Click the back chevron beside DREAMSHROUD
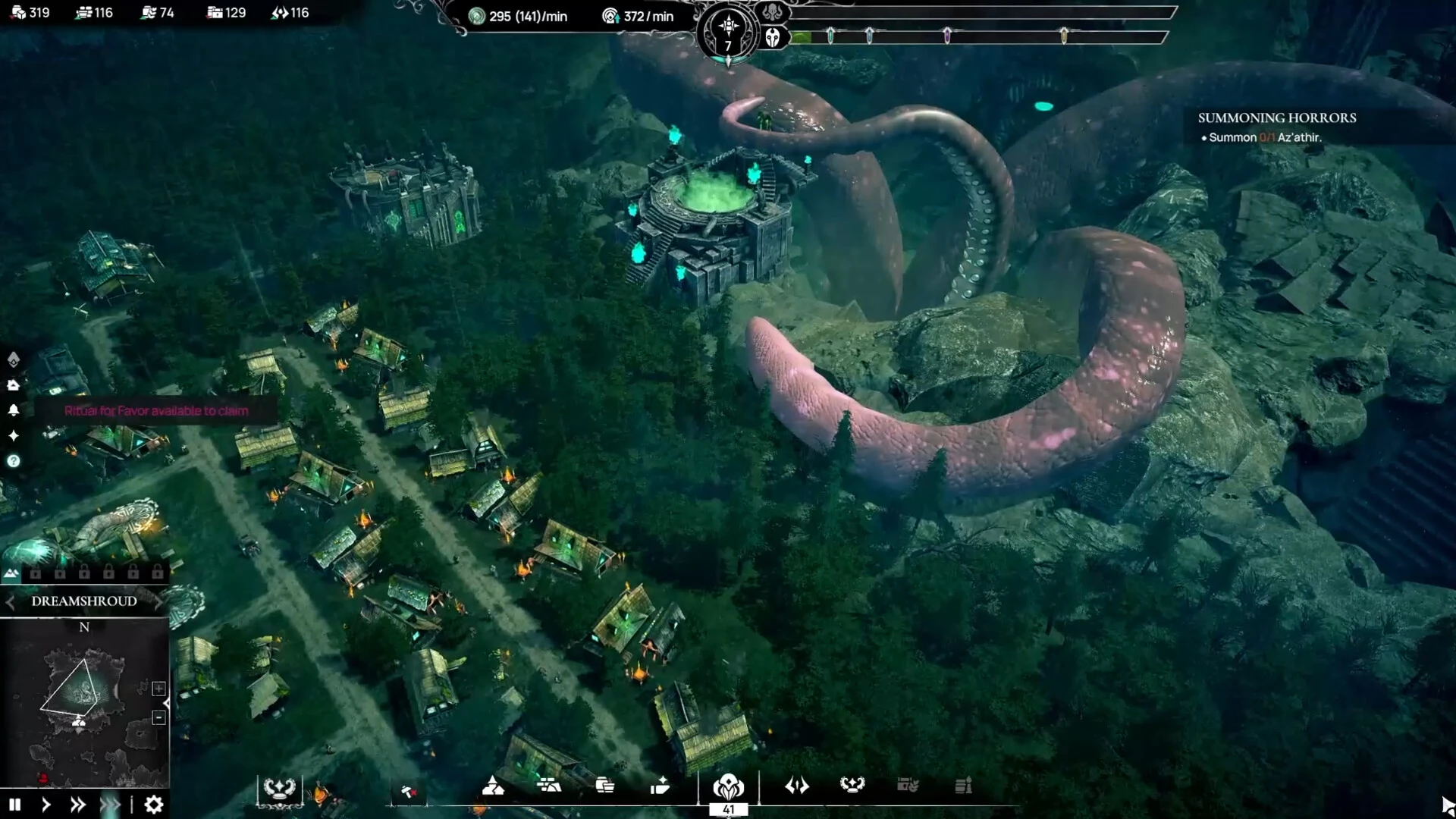1456x819 pixels. (10, 602)
